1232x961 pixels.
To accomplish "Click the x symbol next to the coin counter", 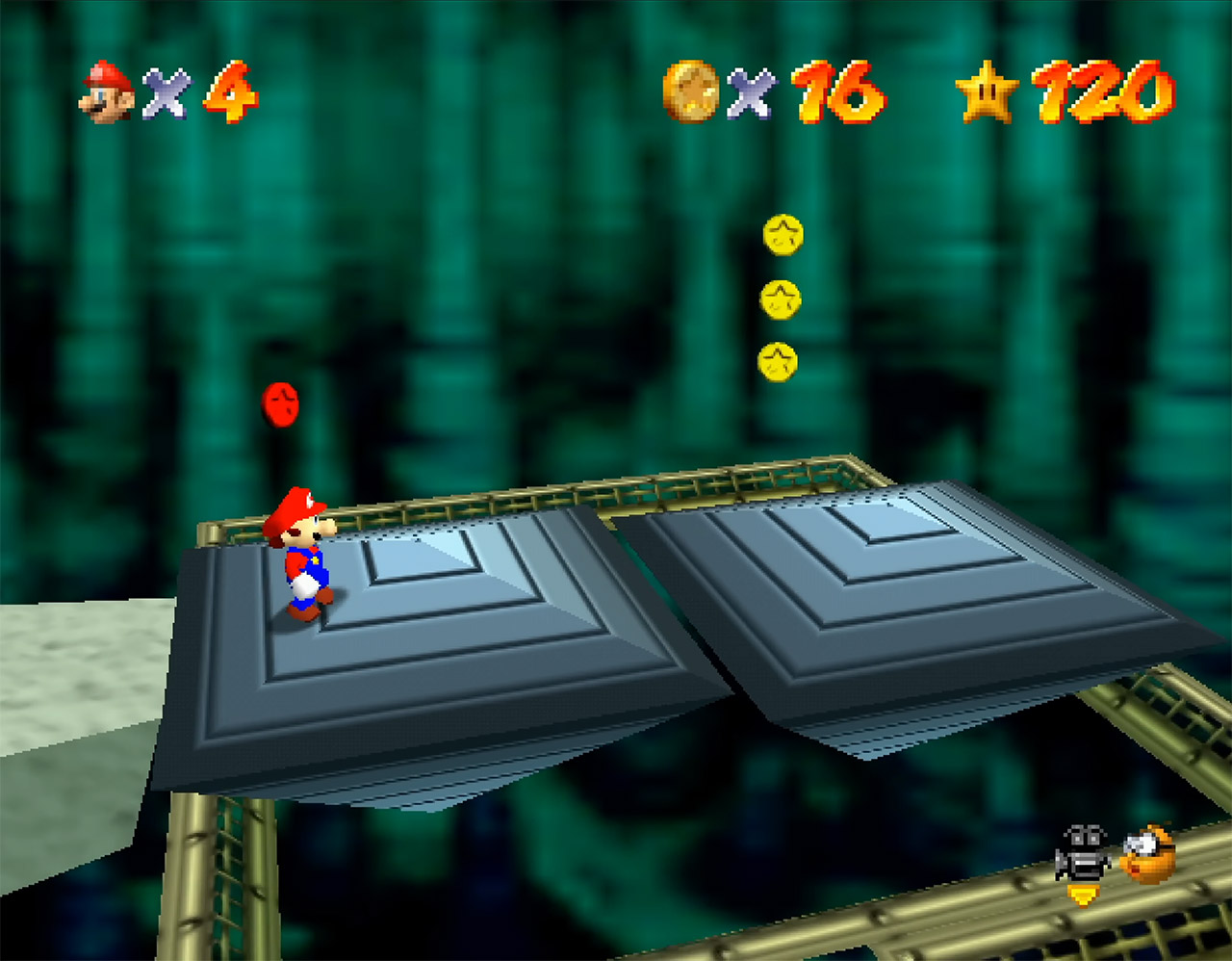I will point(751,94).
